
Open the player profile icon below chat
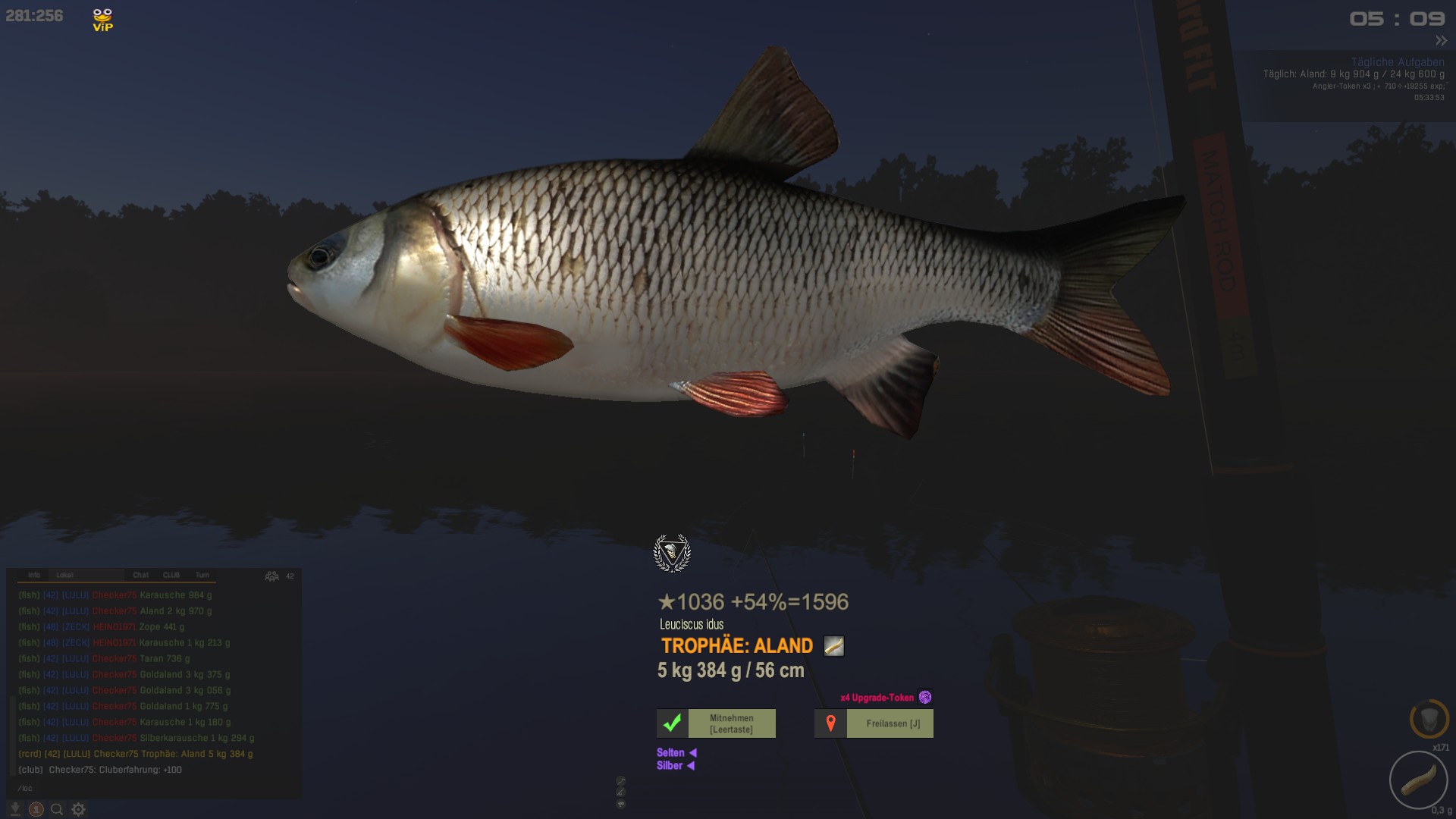coord(36,809)
